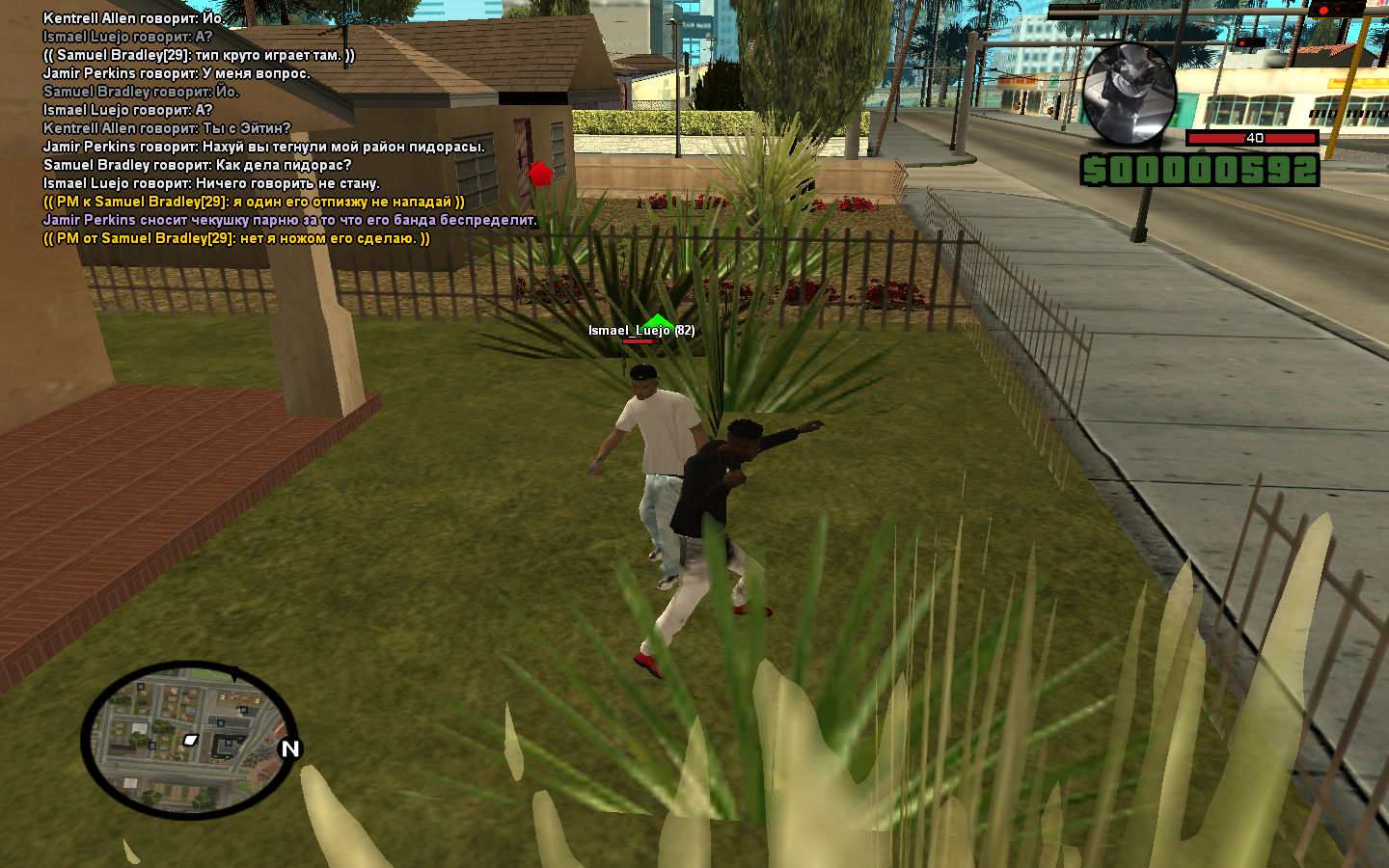Click the white player marker on the radar
Image resolution: width=1389 pixels, height=868 pixels.
click(x=191, y=740)
